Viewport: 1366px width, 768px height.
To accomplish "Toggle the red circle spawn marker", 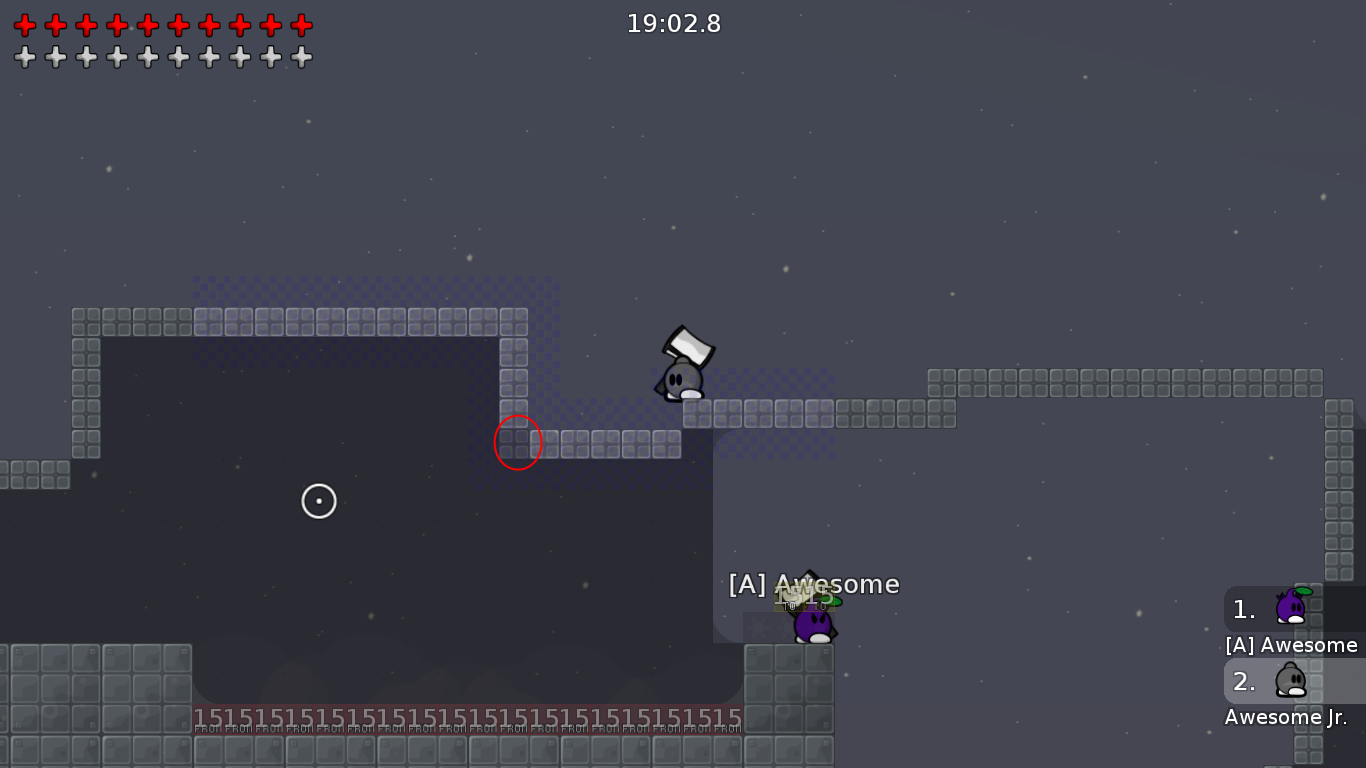I will coord(517,442).
